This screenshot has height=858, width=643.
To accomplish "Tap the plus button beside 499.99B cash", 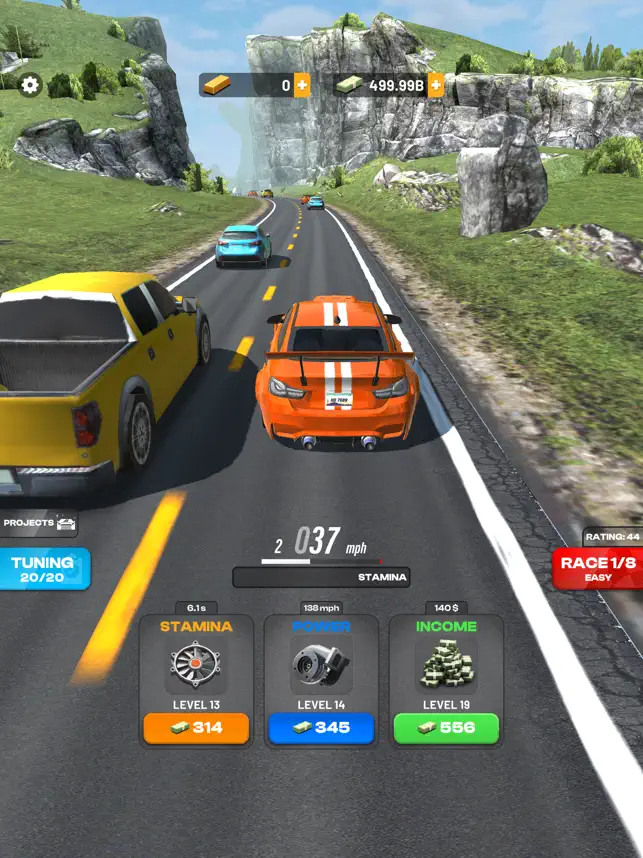I will click(436, 85).
